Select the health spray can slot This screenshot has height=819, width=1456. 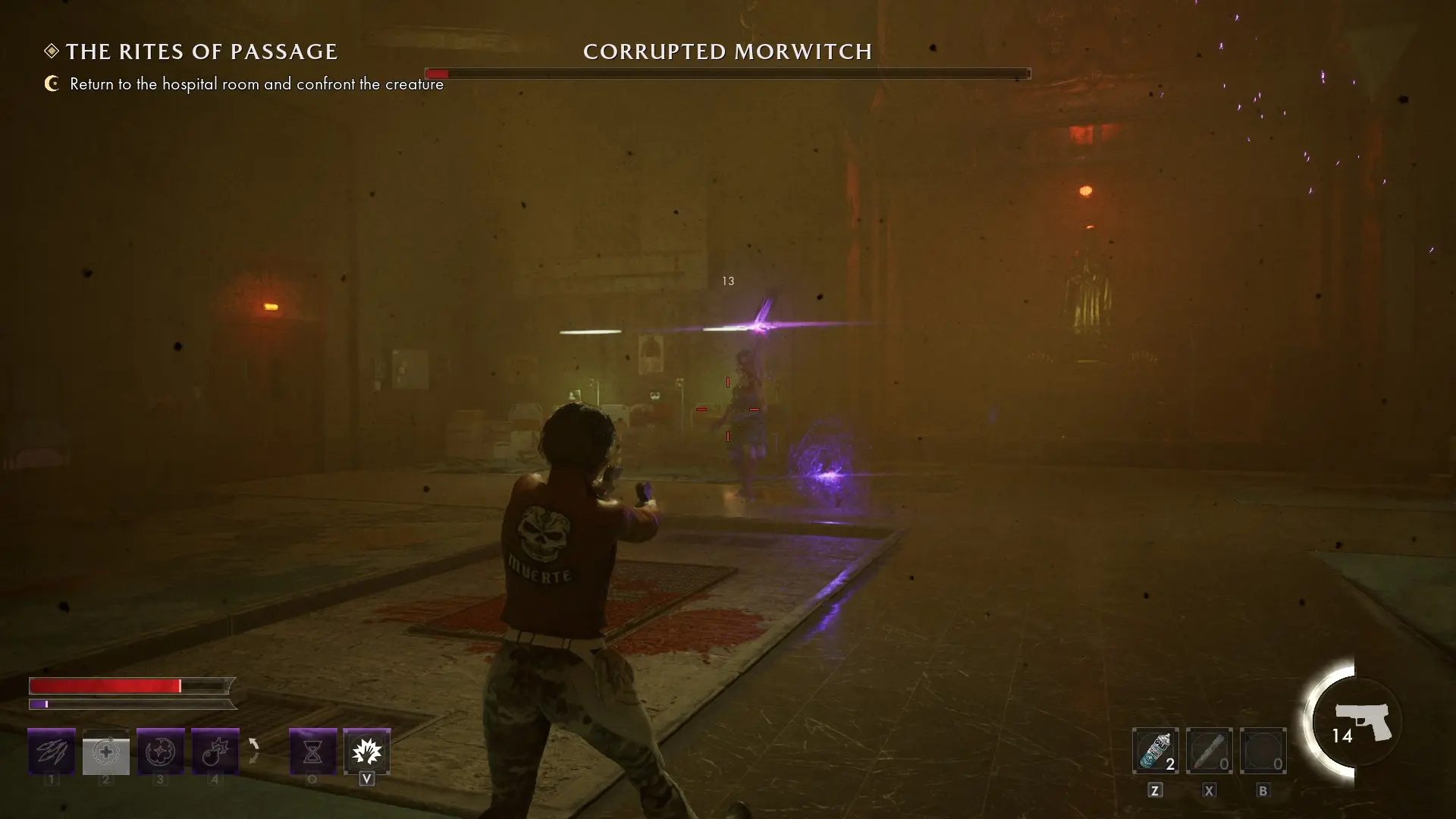pyautogui.click(x=1155, y=752)
